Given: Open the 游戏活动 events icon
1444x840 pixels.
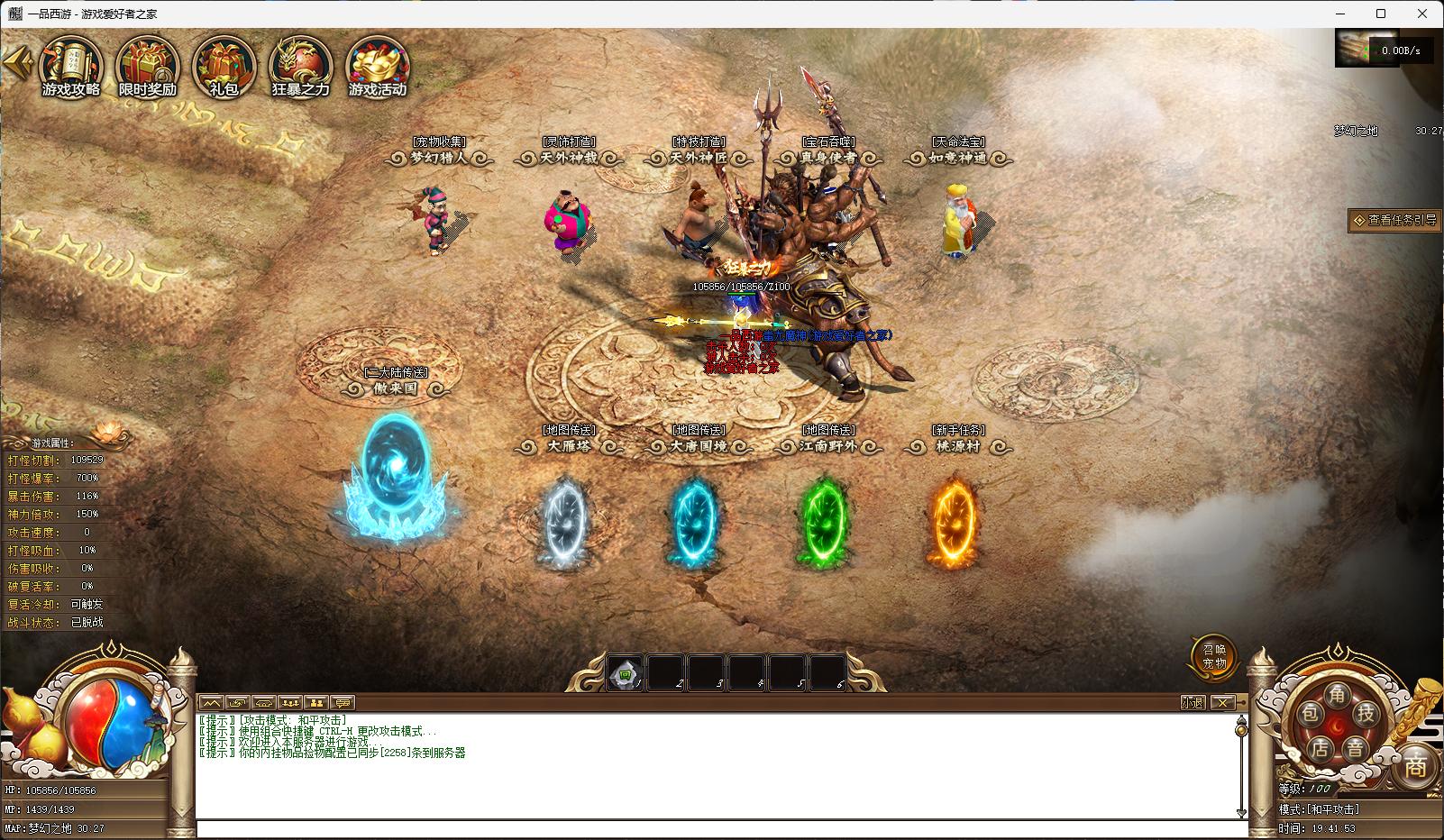Looking at the screenshot, I should pos(378,67).
